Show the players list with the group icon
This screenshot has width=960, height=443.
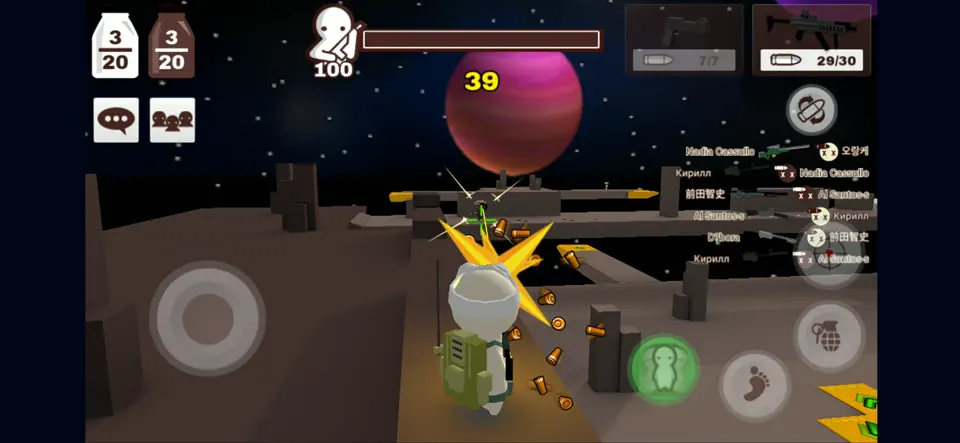(172, 120)
